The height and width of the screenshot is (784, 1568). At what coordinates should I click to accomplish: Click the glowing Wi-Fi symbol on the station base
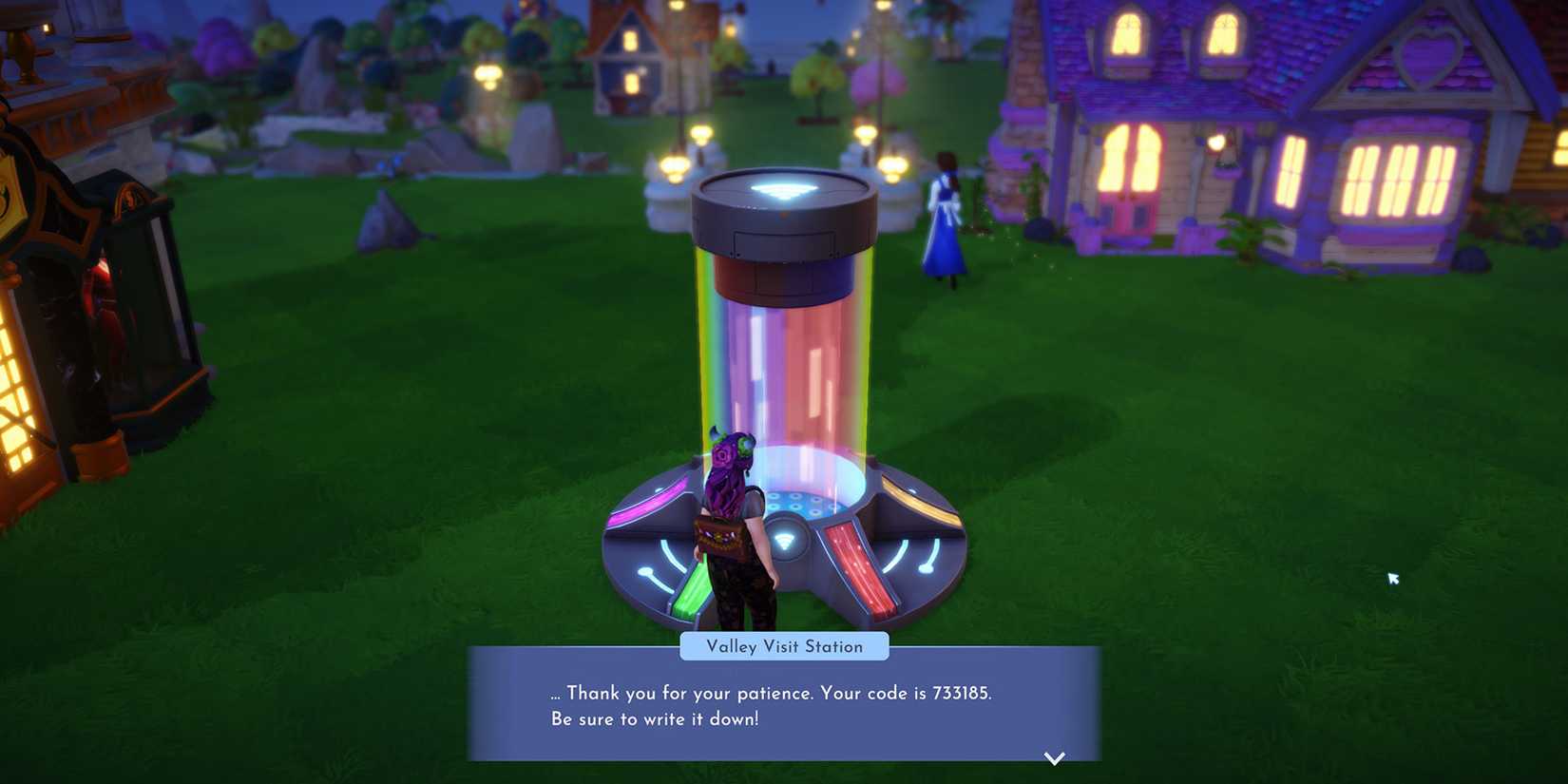pyautogui.click(x=785, y=540)
